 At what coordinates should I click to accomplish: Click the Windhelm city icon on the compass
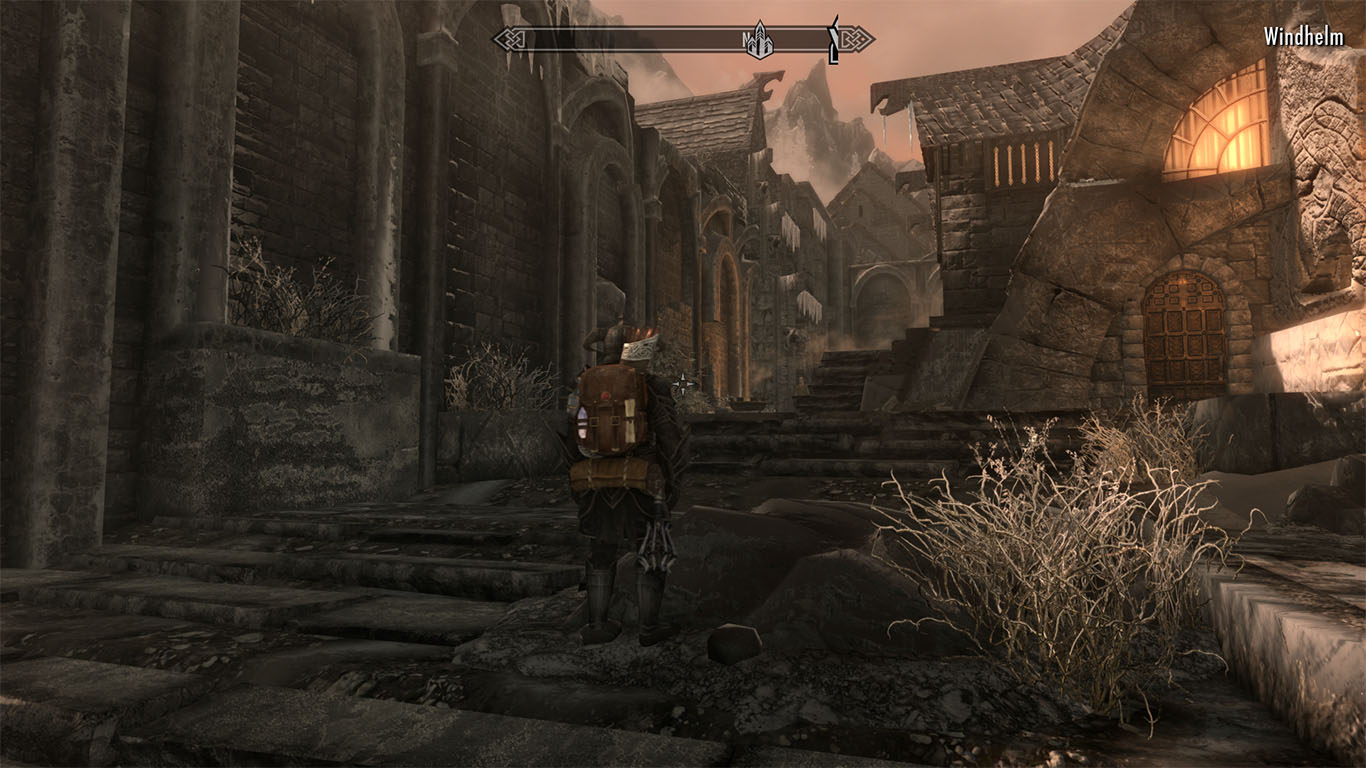coord(761,42)
